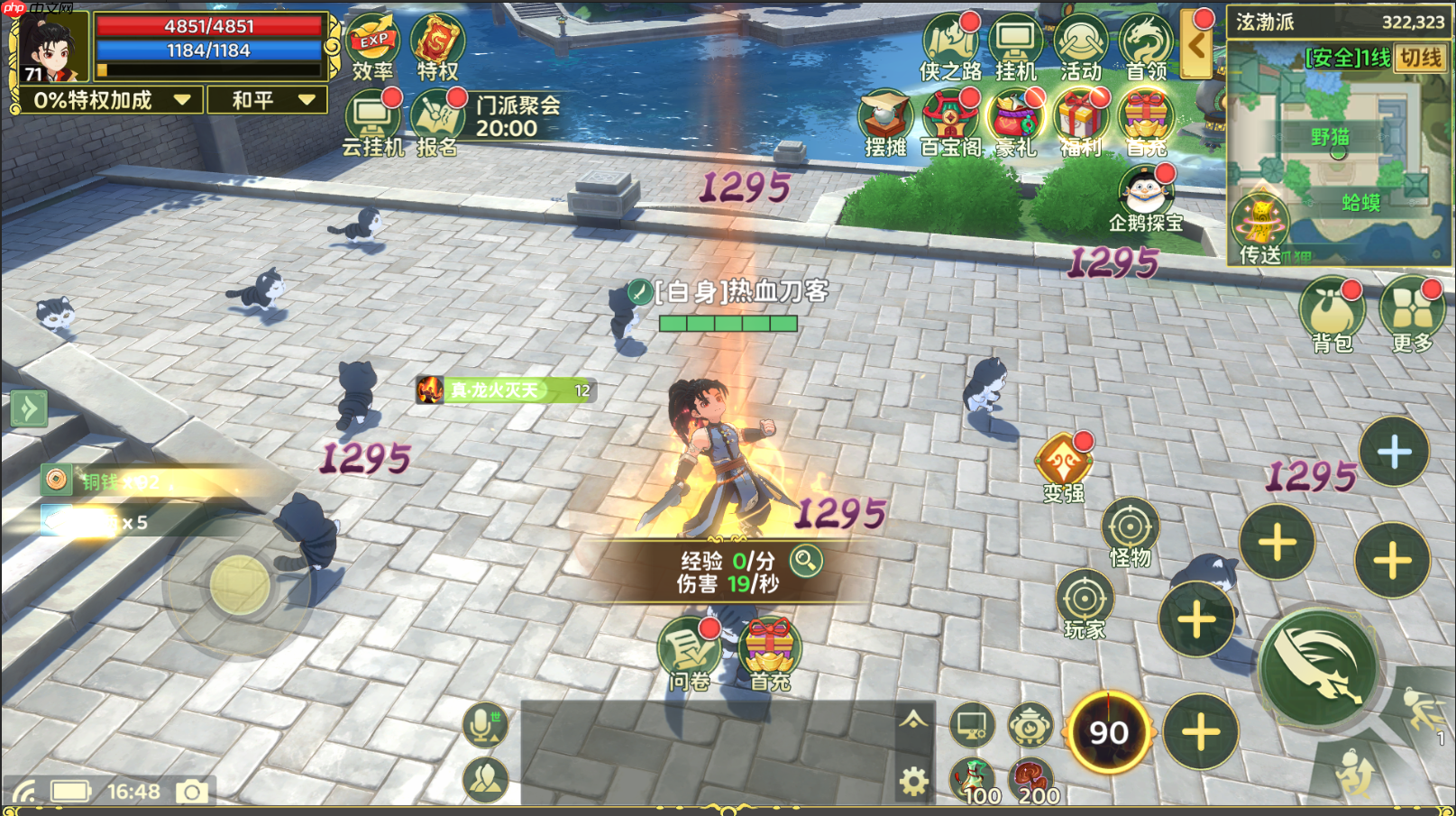Open the 变强 power-up guide
Viewport: 1456px width, 816px height.
pyautogui.click(x=1064, y=466)
